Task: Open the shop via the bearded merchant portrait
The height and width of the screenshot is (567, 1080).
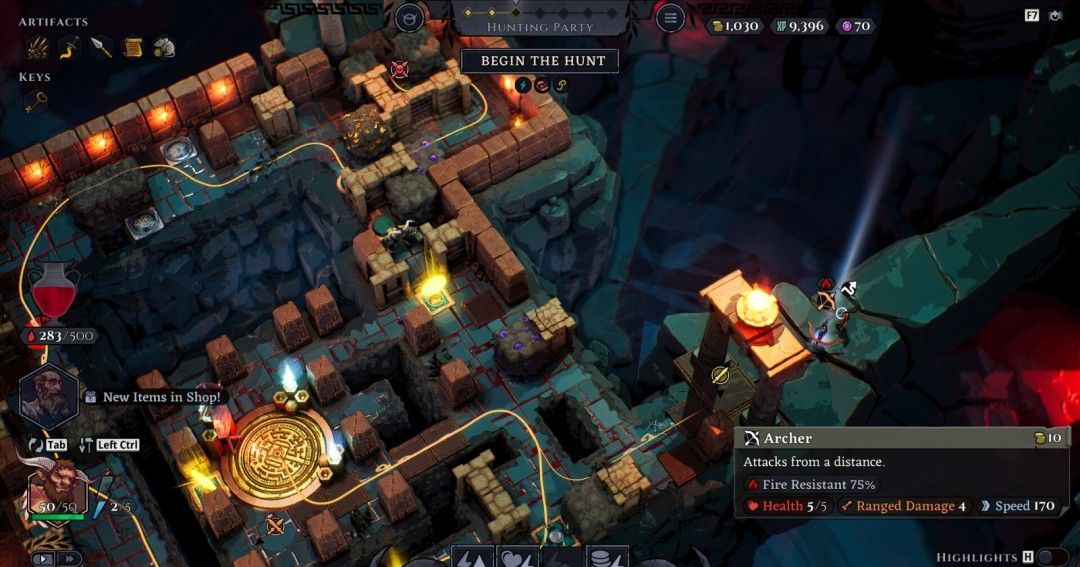Action: (x=48, y=396)
